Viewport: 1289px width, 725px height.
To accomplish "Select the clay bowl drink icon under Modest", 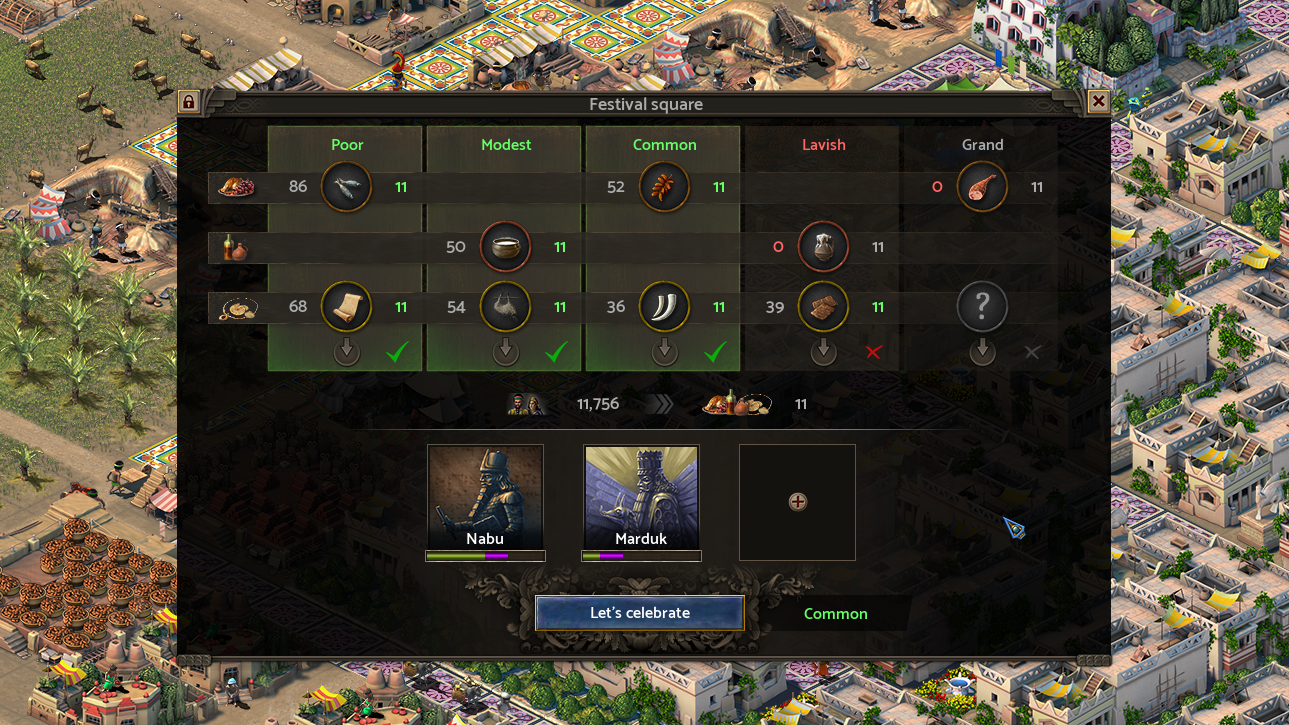I will tap(505, 247).
